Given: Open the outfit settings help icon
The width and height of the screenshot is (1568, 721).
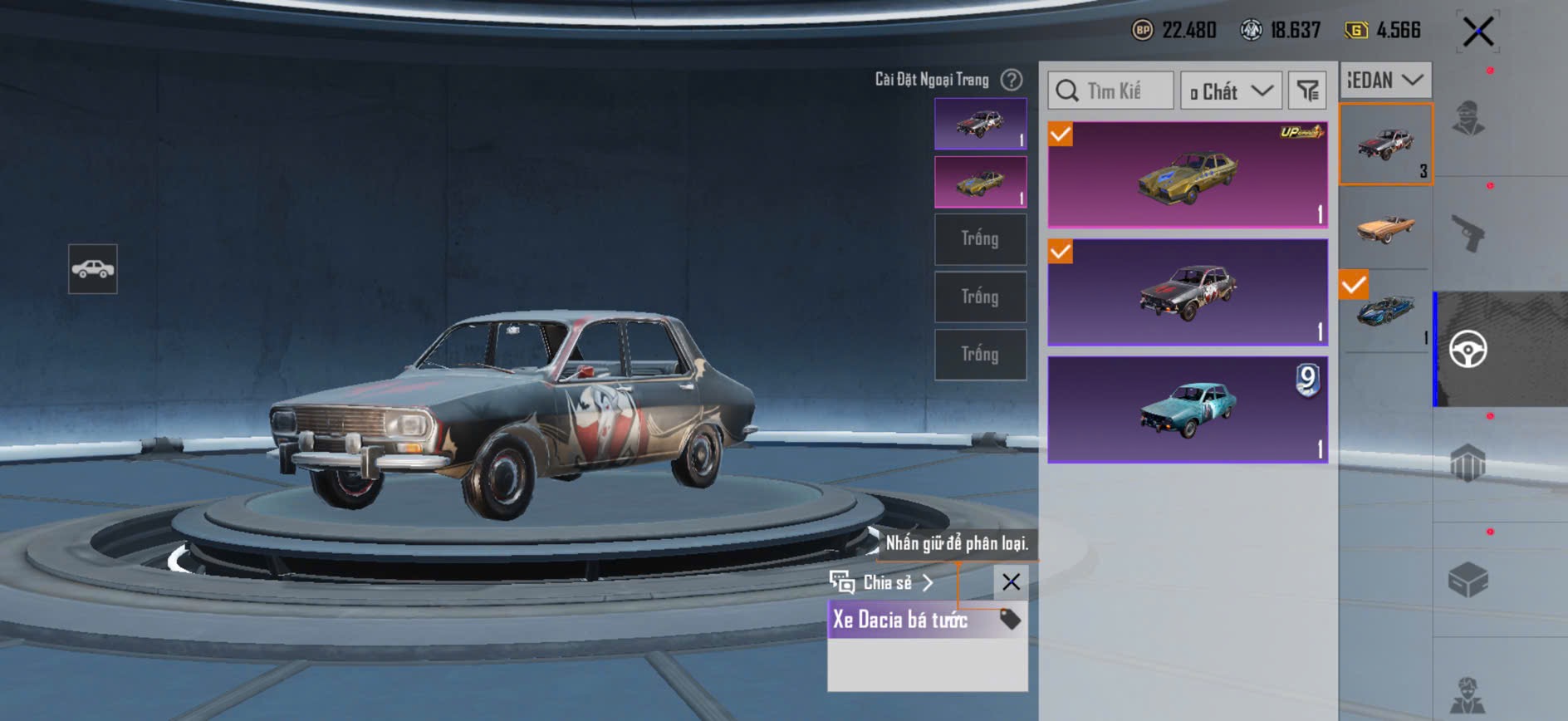Looking at the screenshot, I should point(1011,80).
